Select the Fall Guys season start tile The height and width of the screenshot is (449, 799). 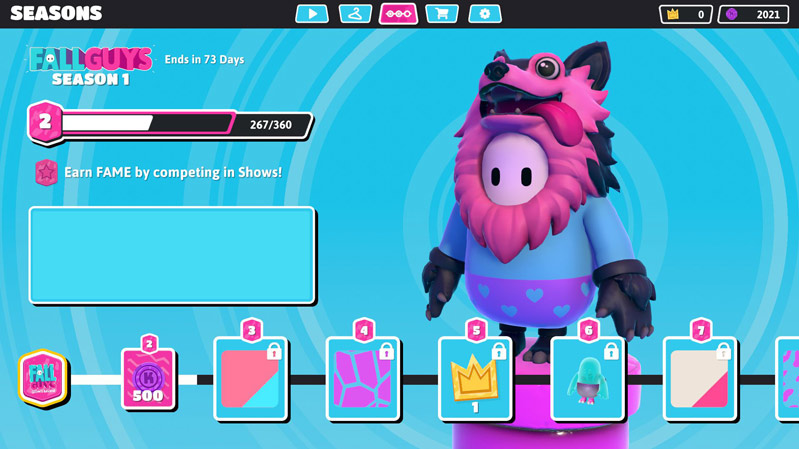[43, 379]
